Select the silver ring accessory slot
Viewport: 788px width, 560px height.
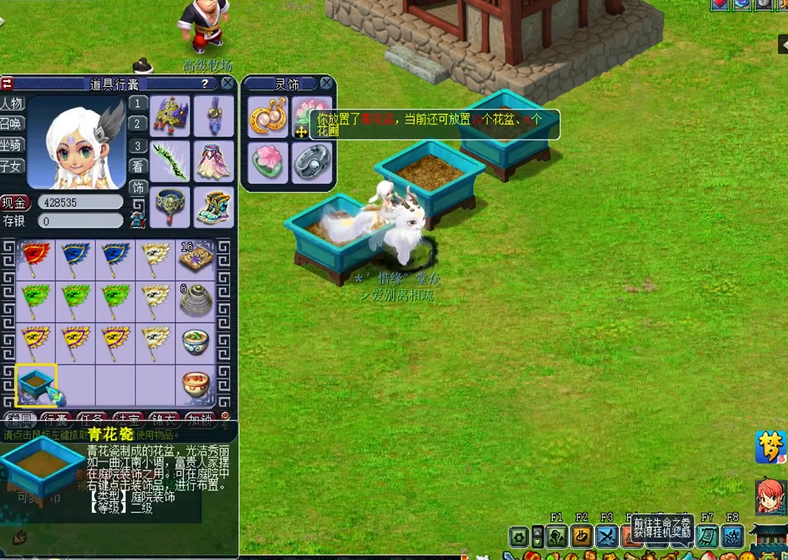313,161
